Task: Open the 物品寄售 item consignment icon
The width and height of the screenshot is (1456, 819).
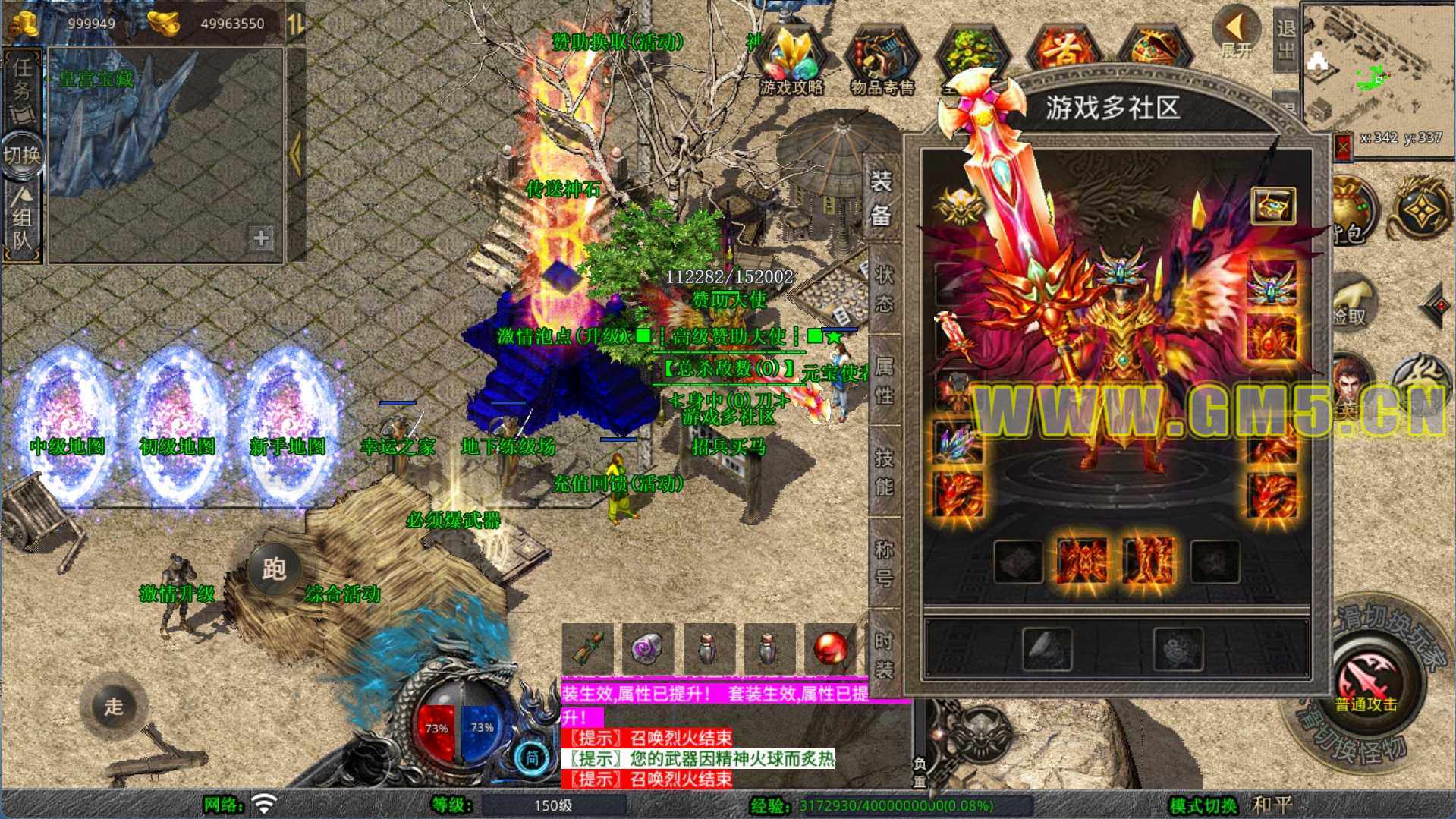Action: 882,62
